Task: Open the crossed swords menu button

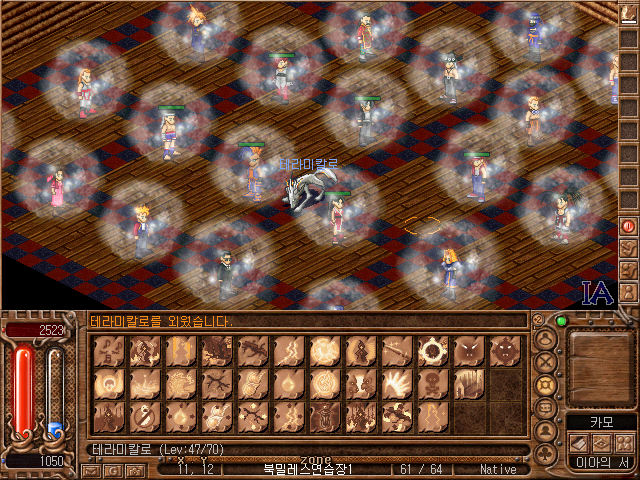Action: [546, 362]
